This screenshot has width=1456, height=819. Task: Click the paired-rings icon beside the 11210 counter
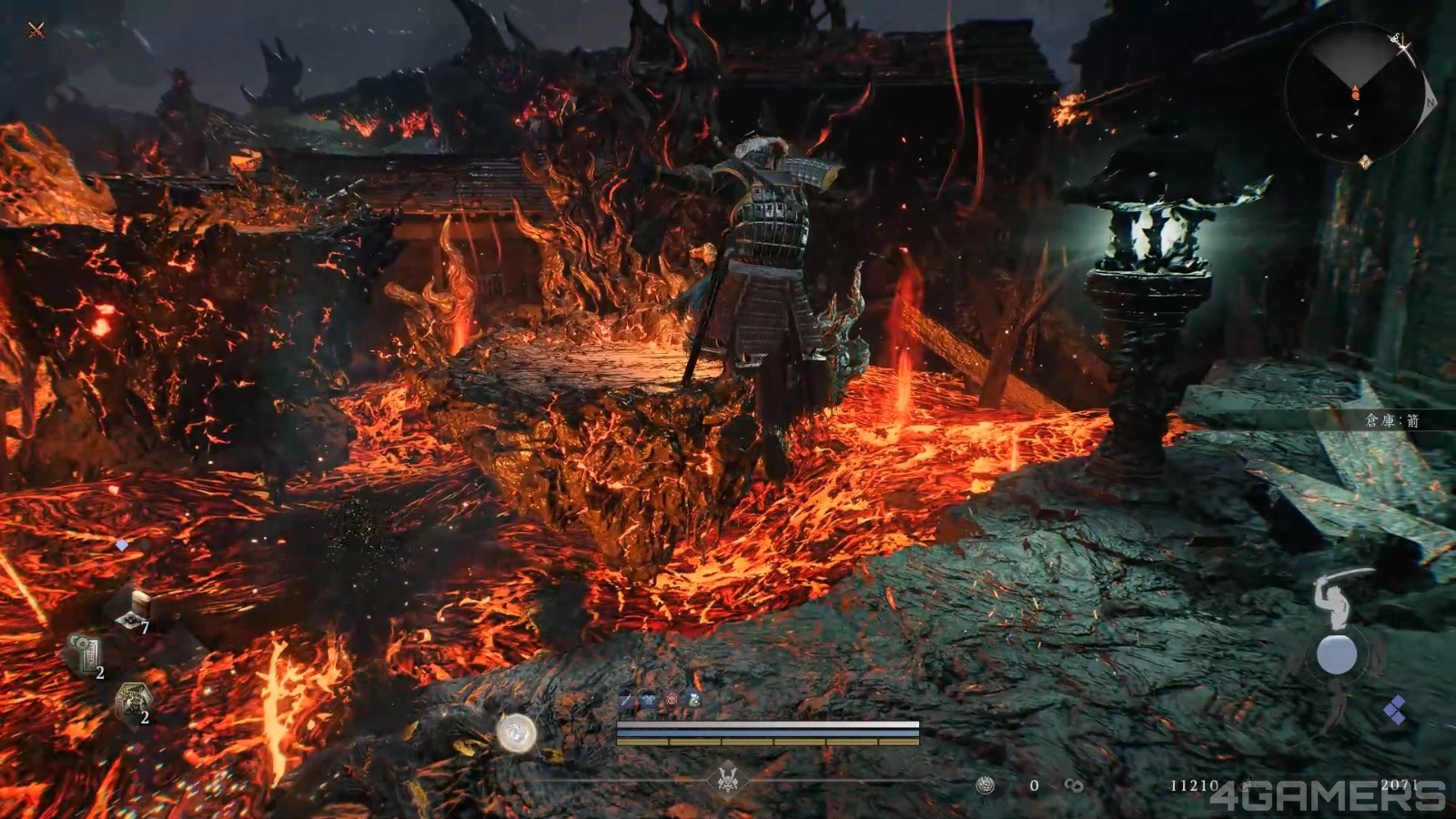tap(1074, 785)
